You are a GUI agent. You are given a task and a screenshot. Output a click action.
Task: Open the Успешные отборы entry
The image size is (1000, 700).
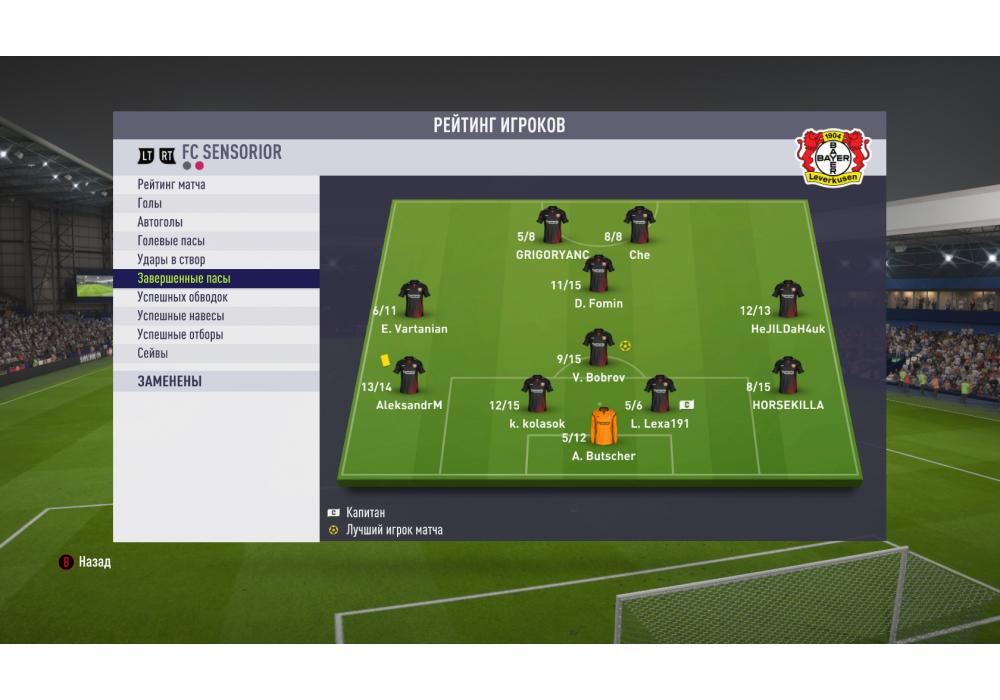tap(180, 335)
